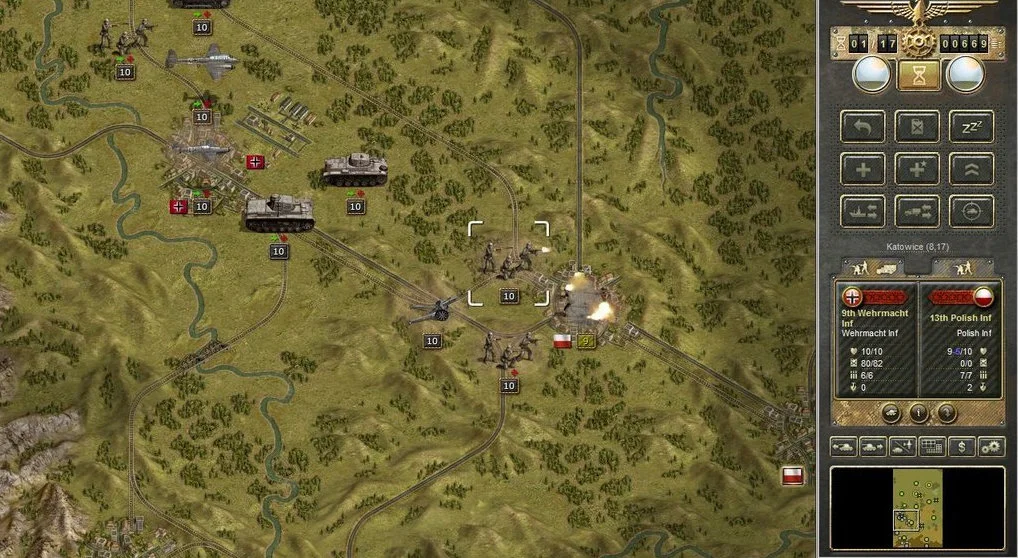Switch to the infantry-and-truck unit tab
Image resolution: width=1018 pixels, height=558 pixels.
point(871,268)
